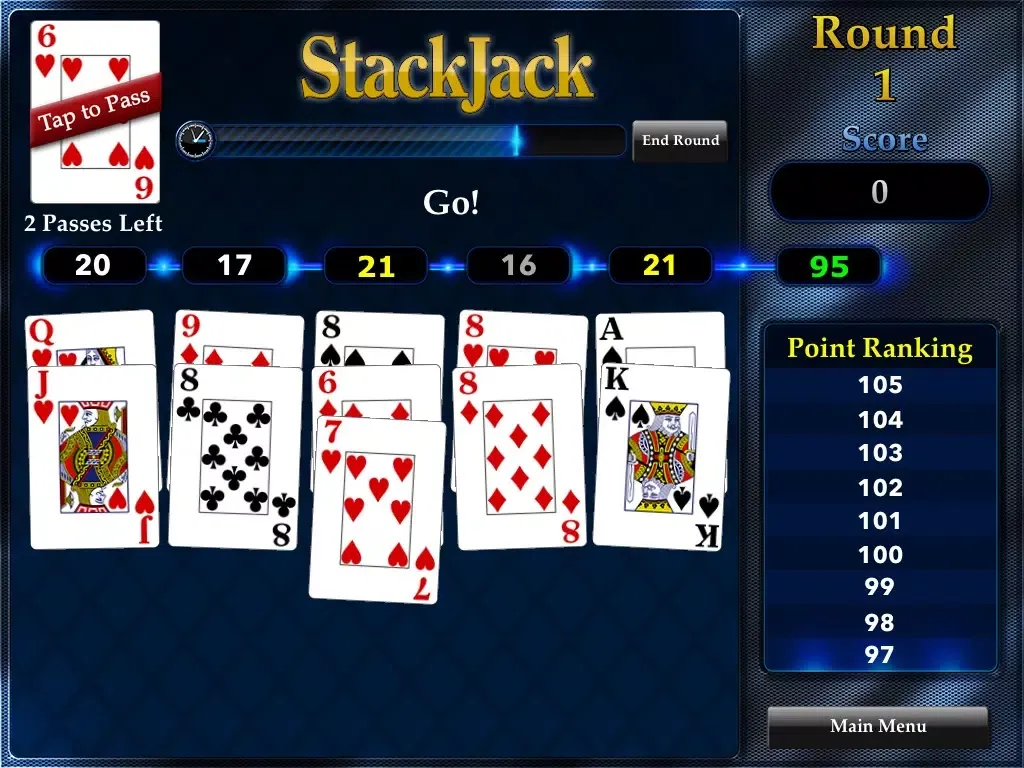Pick the 8 of diamonds stack
Screen dimensions: 1024x768
pyautogui.click(x=519, y=457)
